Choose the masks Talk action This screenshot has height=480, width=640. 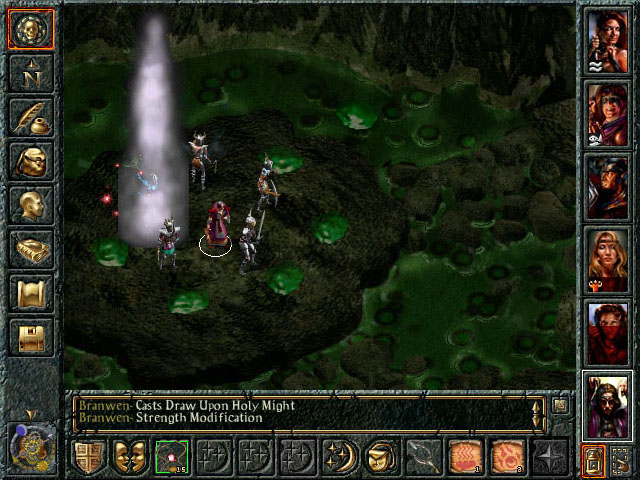[x=131, y=457]
